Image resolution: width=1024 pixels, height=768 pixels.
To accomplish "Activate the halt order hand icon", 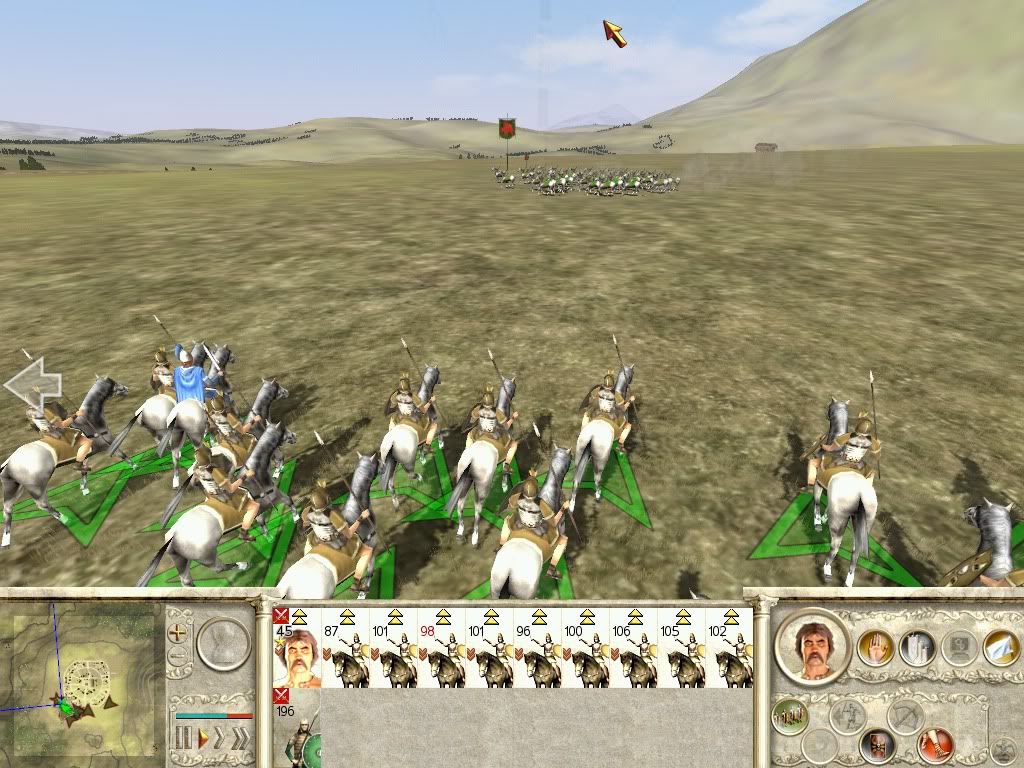I will point(875,646).
